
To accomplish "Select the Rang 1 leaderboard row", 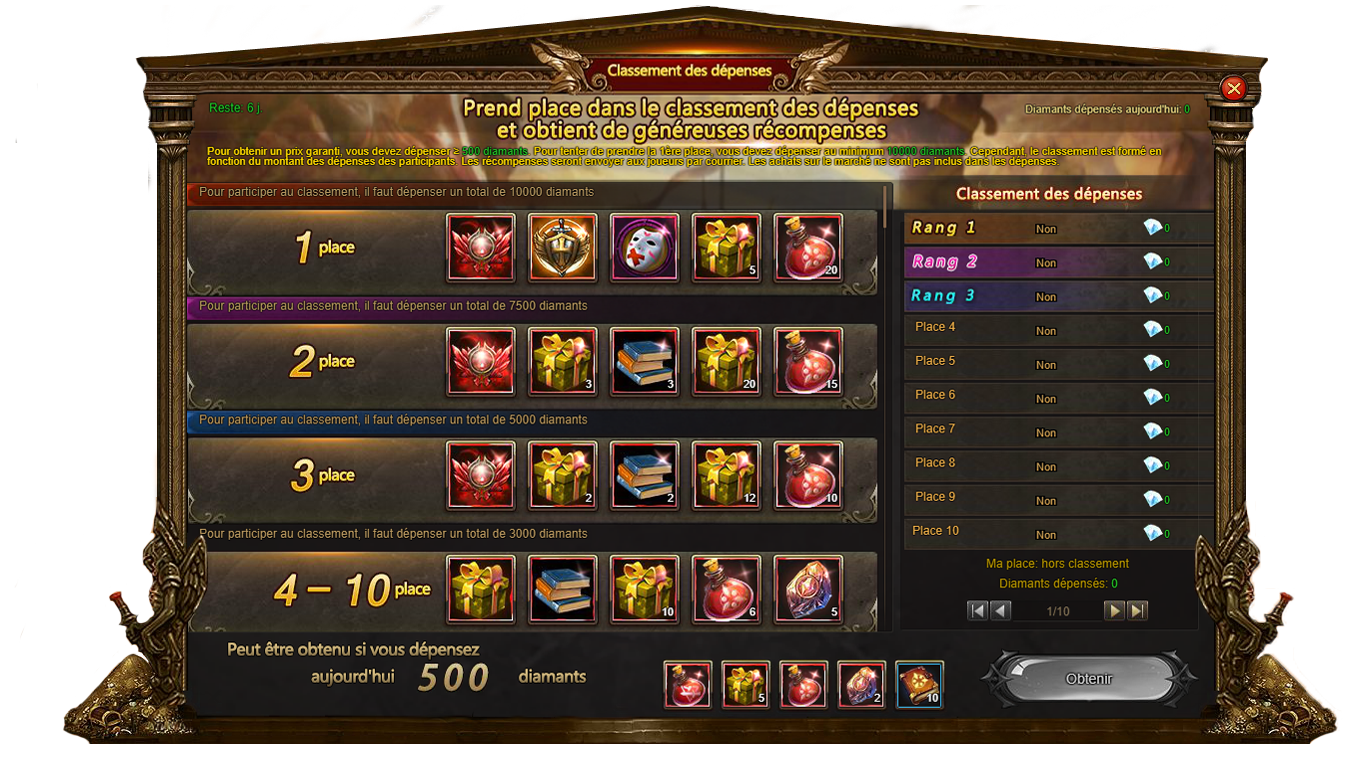I will coord(1058,228).
